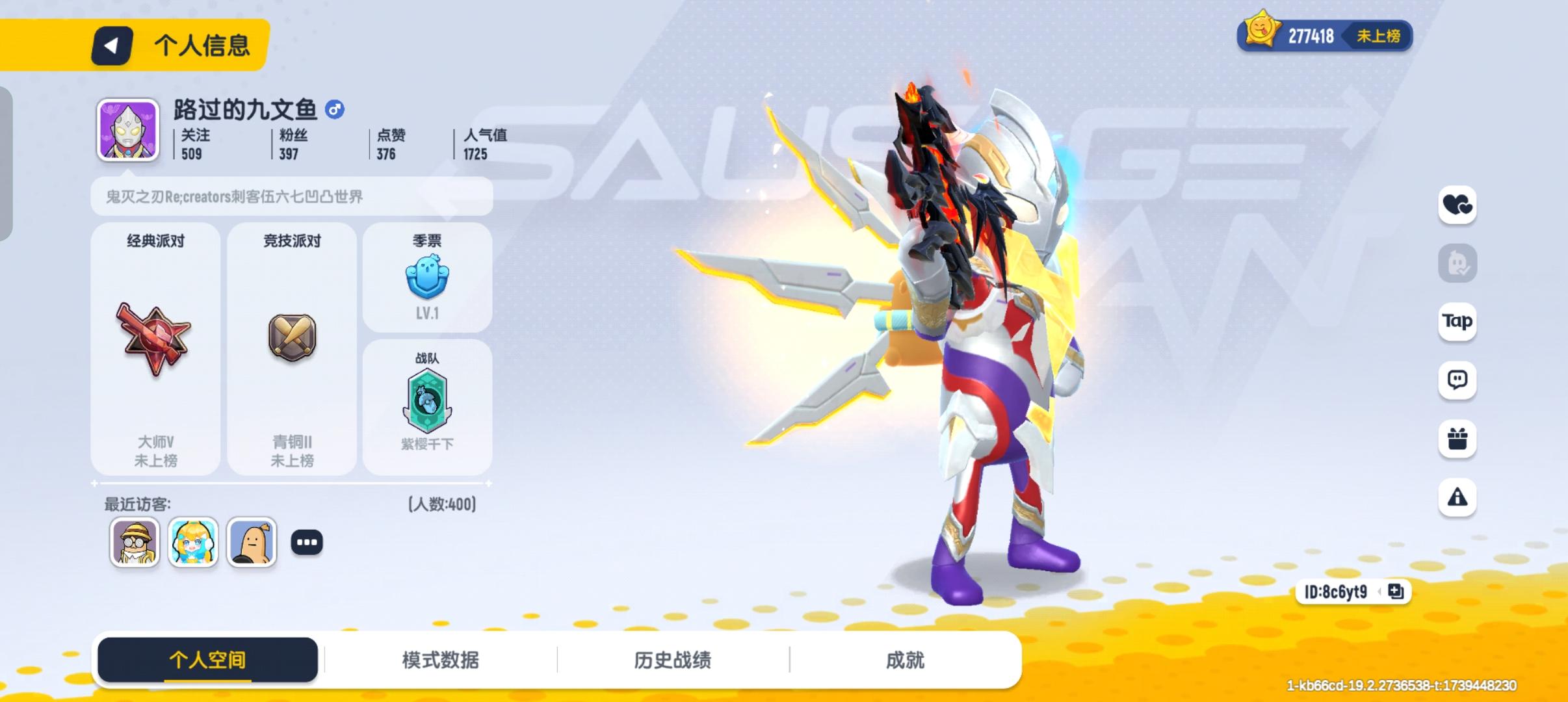Switch to the 历史战绩 tab
The image size is (1568, 702).
672,660
